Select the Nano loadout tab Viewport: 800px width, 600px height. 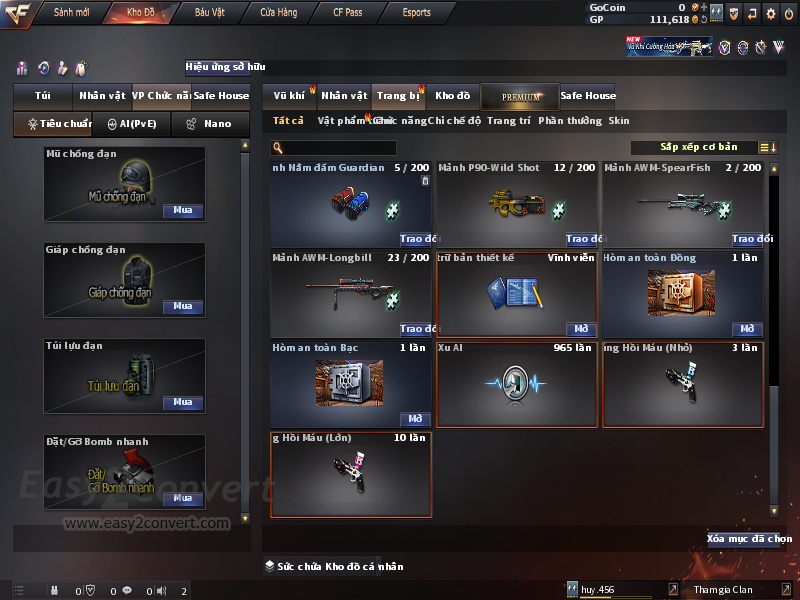208,124
